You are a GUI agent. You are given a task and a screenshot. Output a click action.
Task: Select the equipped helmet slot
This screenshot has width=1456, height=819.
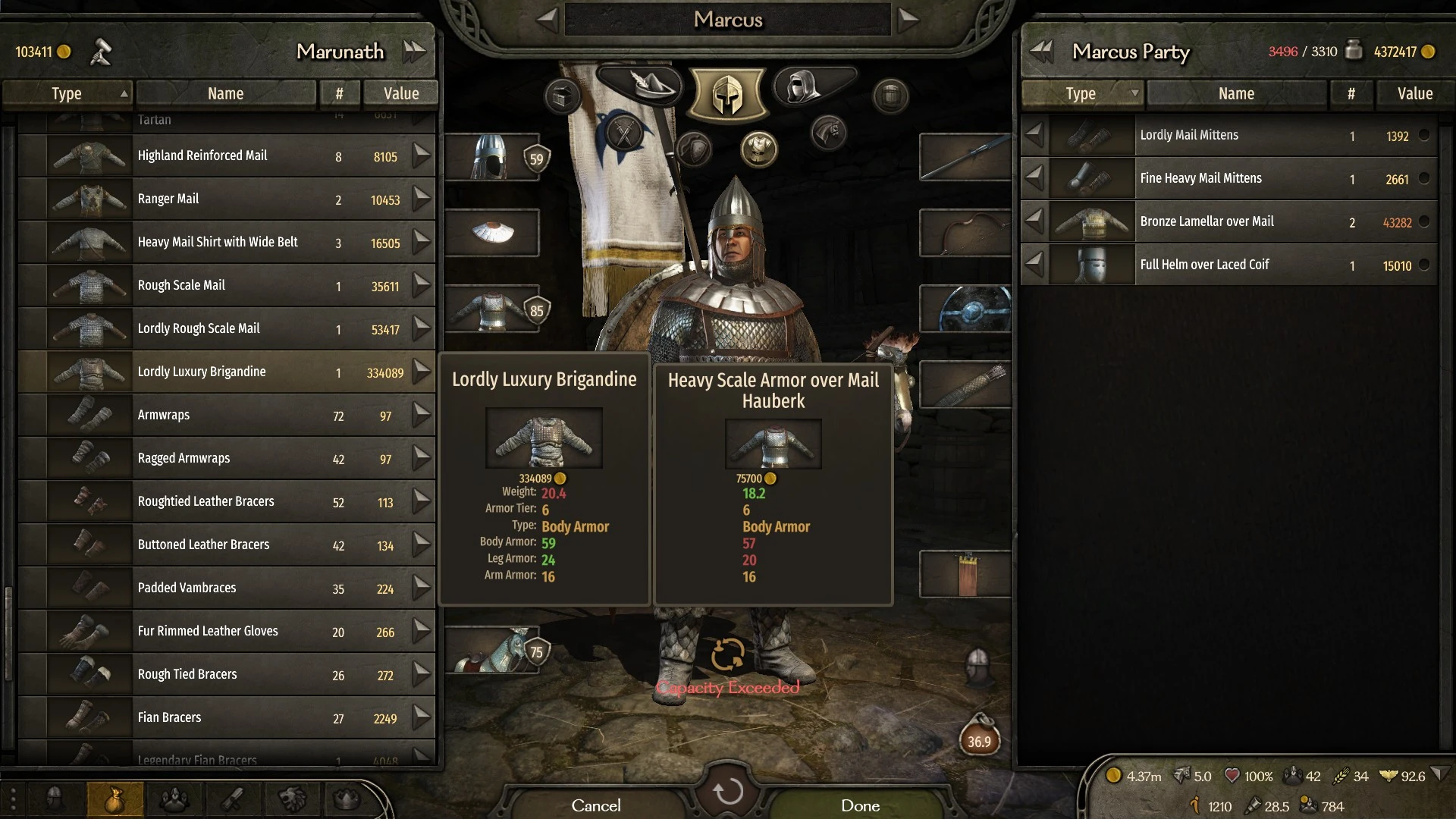coord(491,157)
